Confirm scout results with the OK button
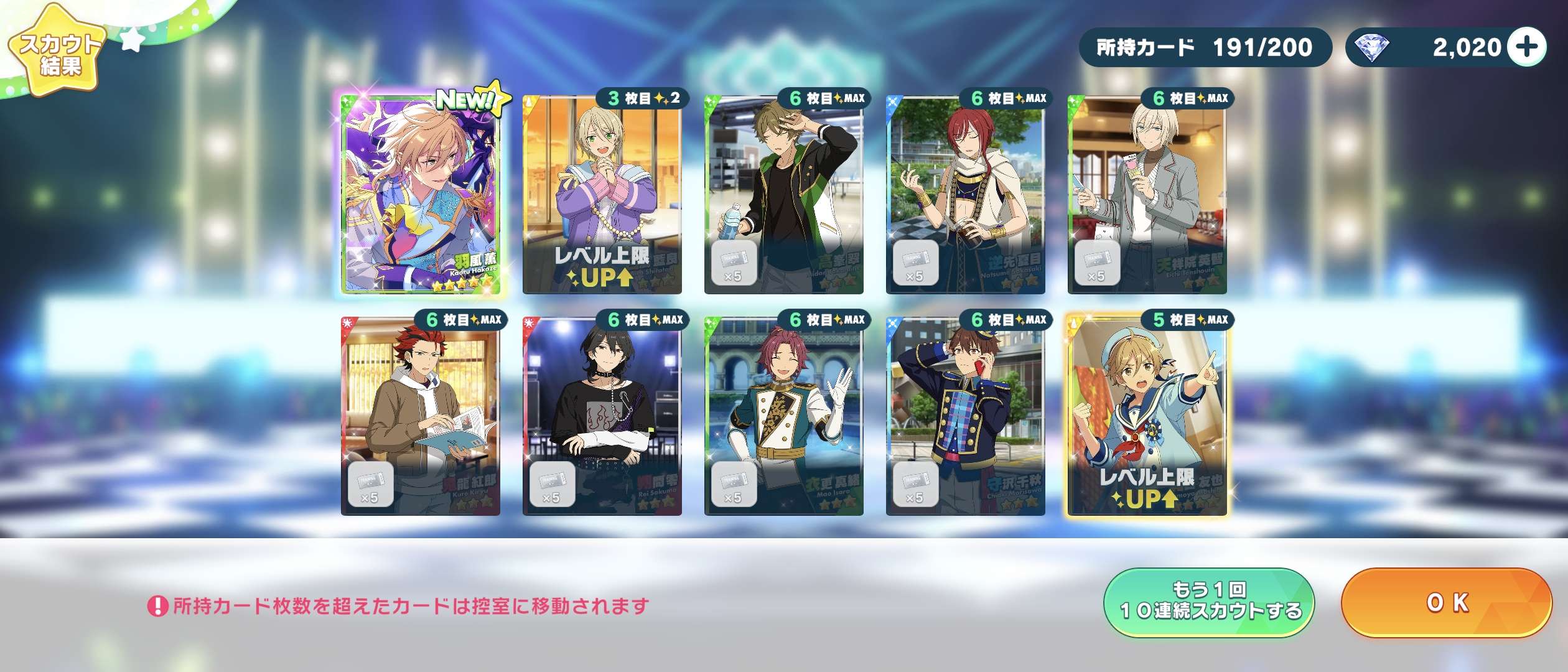This screenshot has width=1568, height=672. point(1446,602)
